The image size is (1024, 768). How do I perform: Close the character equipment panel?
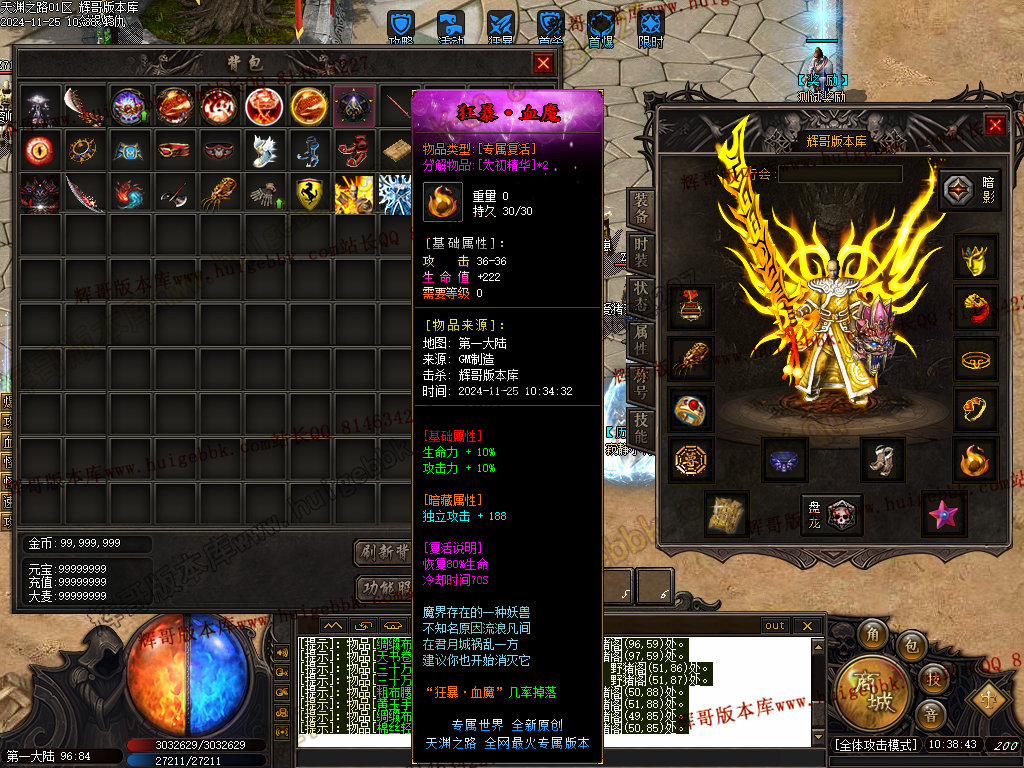pyautogui.click(x=995, y=125)
